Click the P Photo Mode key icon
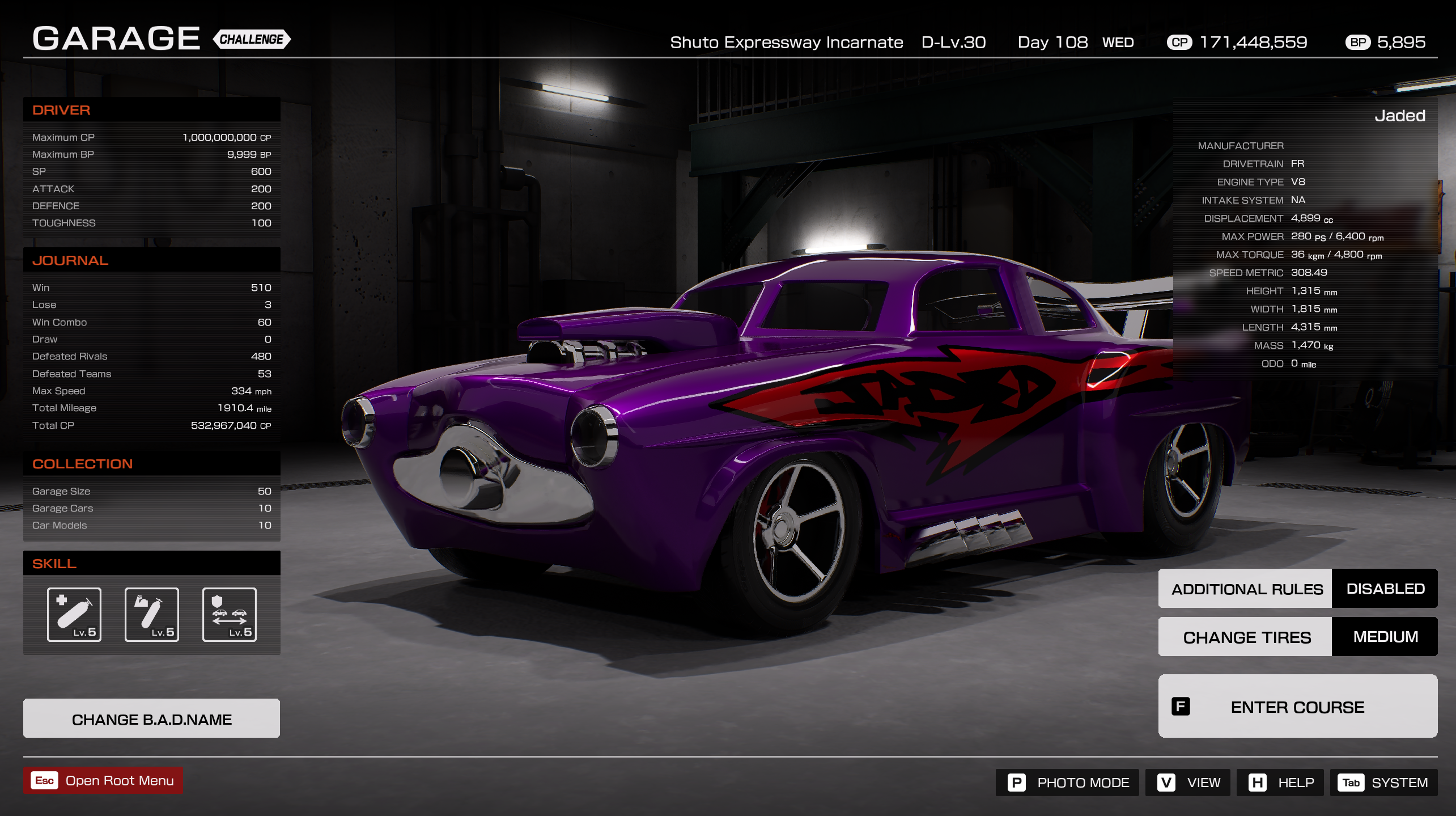This screenshot has height=816, width=1456. (x=1017, y=782)
